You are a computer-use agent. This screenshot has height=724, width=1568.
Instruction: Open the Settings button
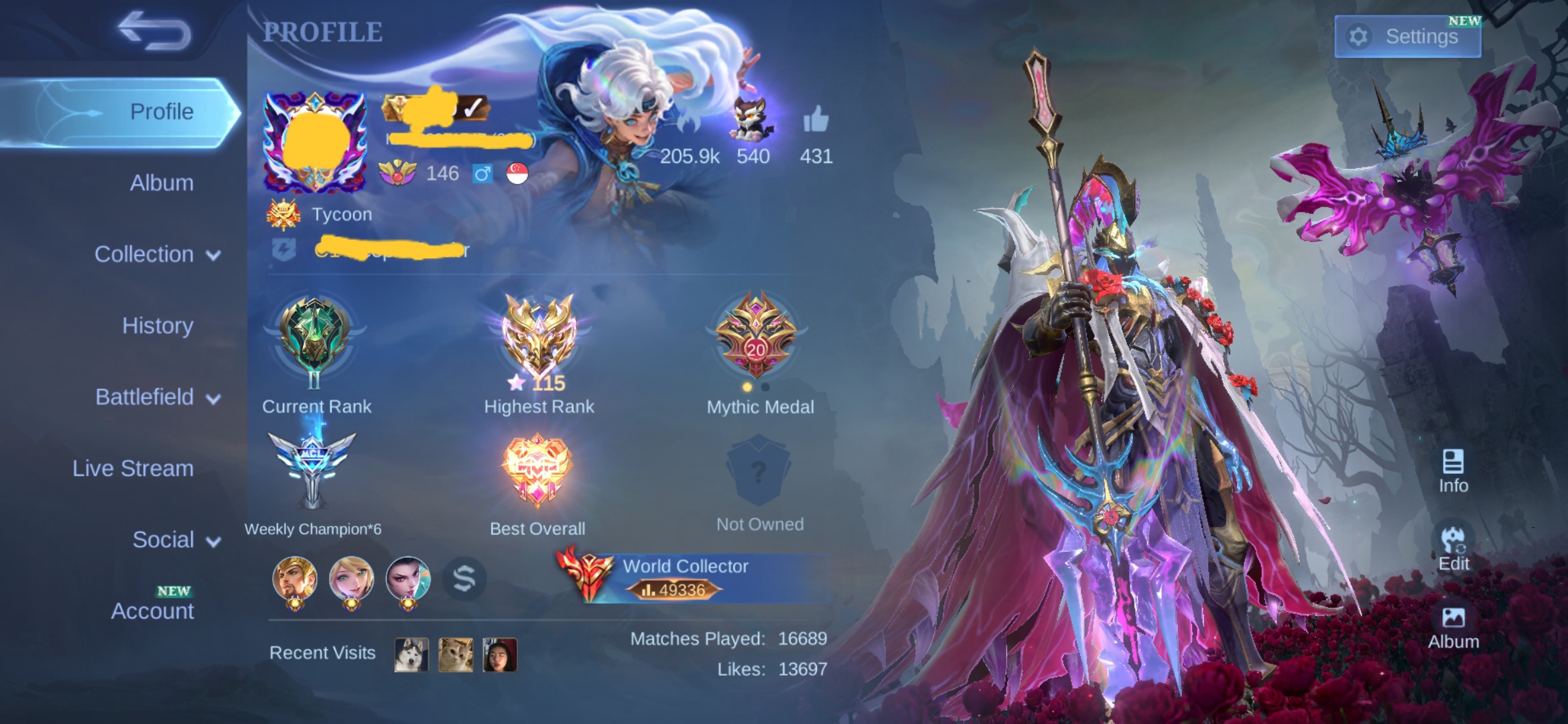(x=1407, y=36)
